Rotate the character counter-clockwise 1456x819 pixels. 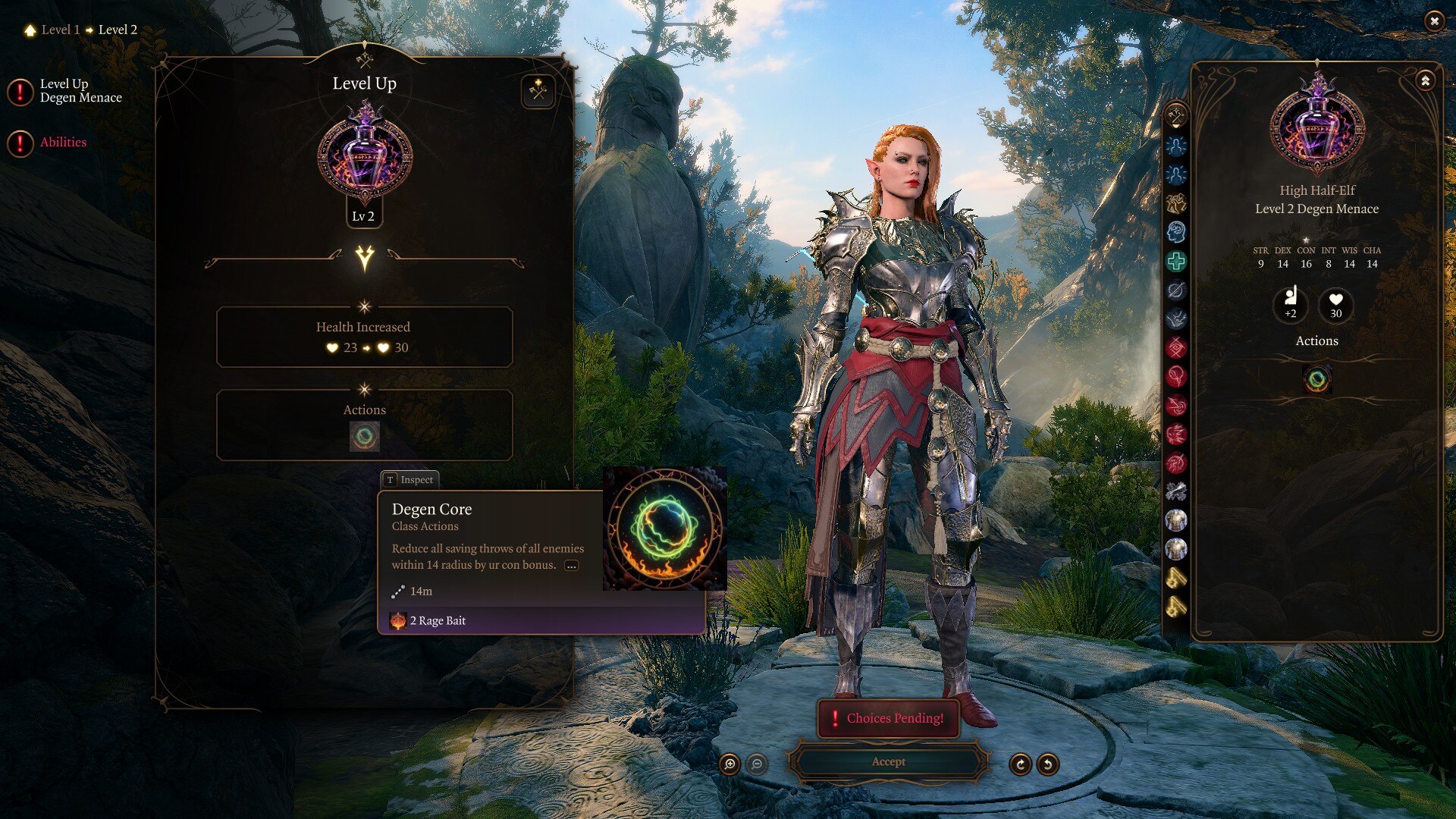1048,764
